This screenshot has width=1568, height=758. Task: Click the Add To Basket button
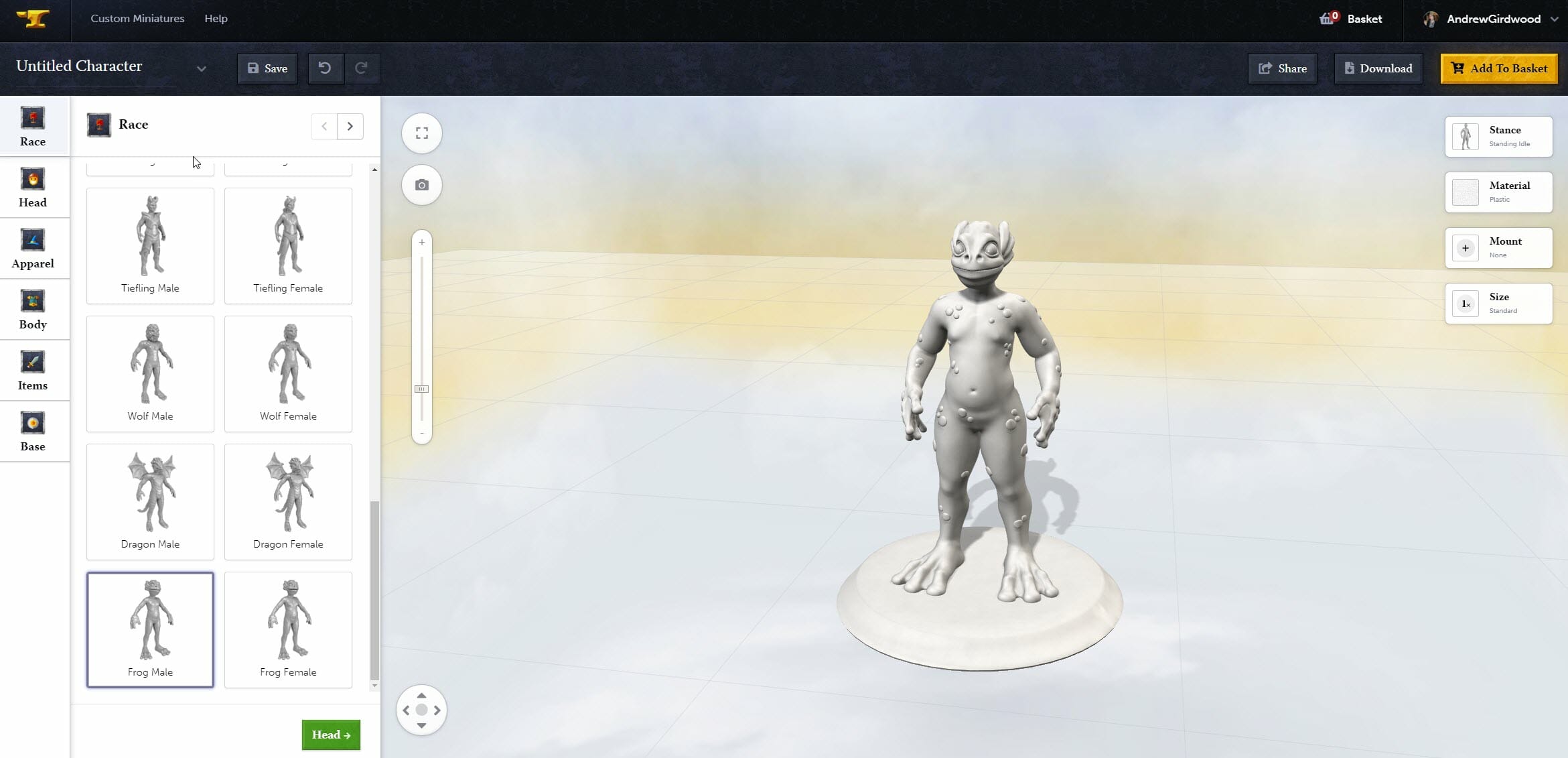tap(1498, 68)
